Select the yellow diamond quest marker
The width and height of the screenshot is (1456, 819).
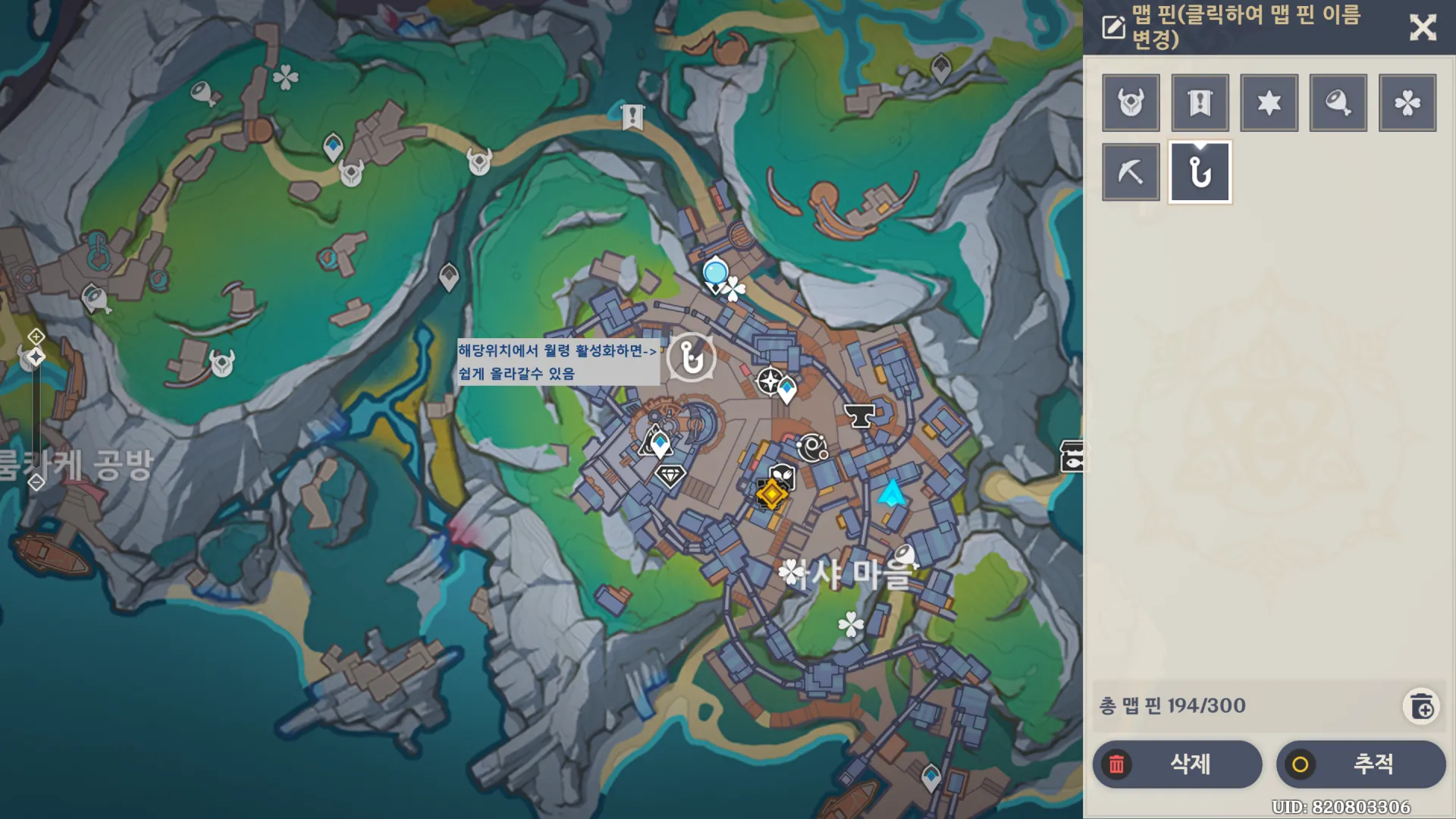tap(772, 494)
